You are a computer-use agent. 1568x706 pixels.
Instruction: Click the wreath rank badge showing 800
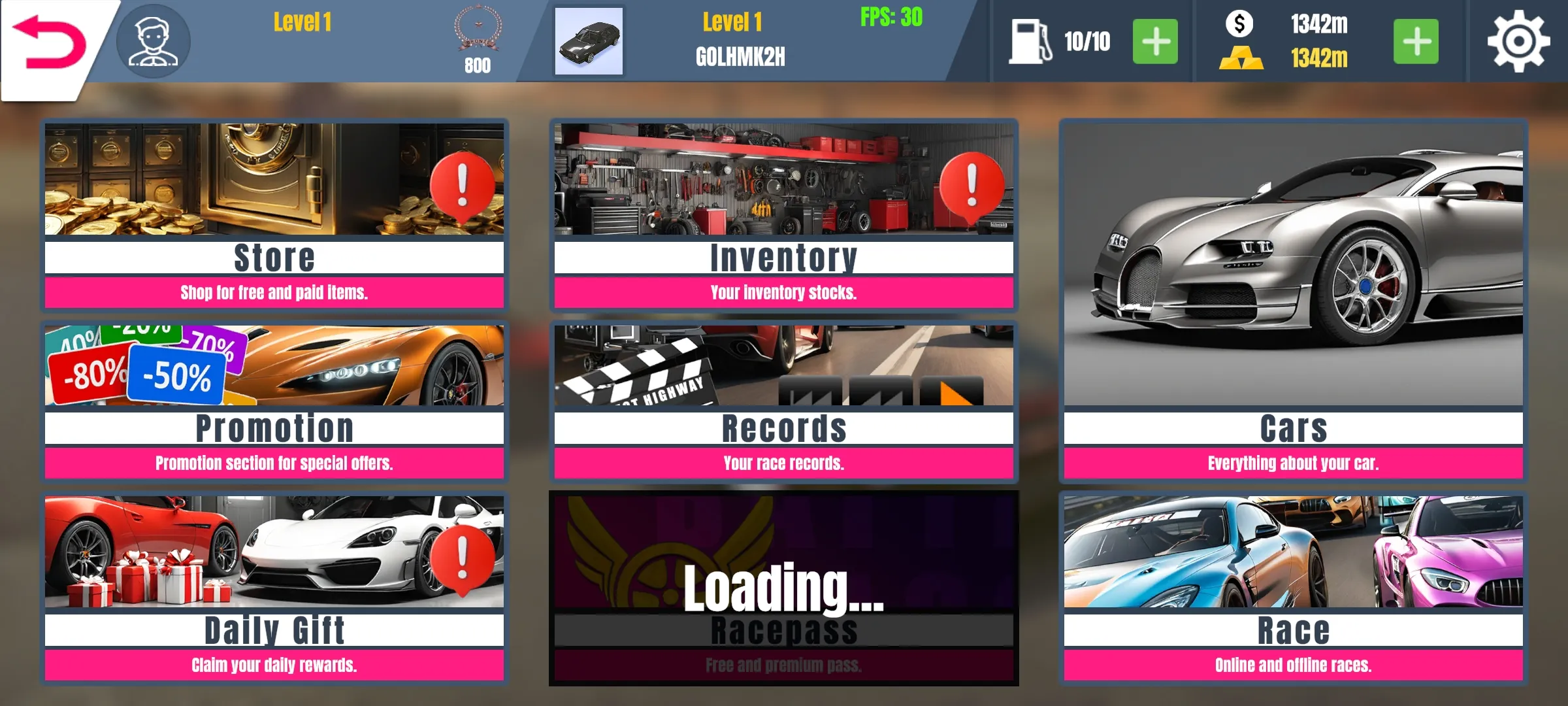tap(478, 39)
